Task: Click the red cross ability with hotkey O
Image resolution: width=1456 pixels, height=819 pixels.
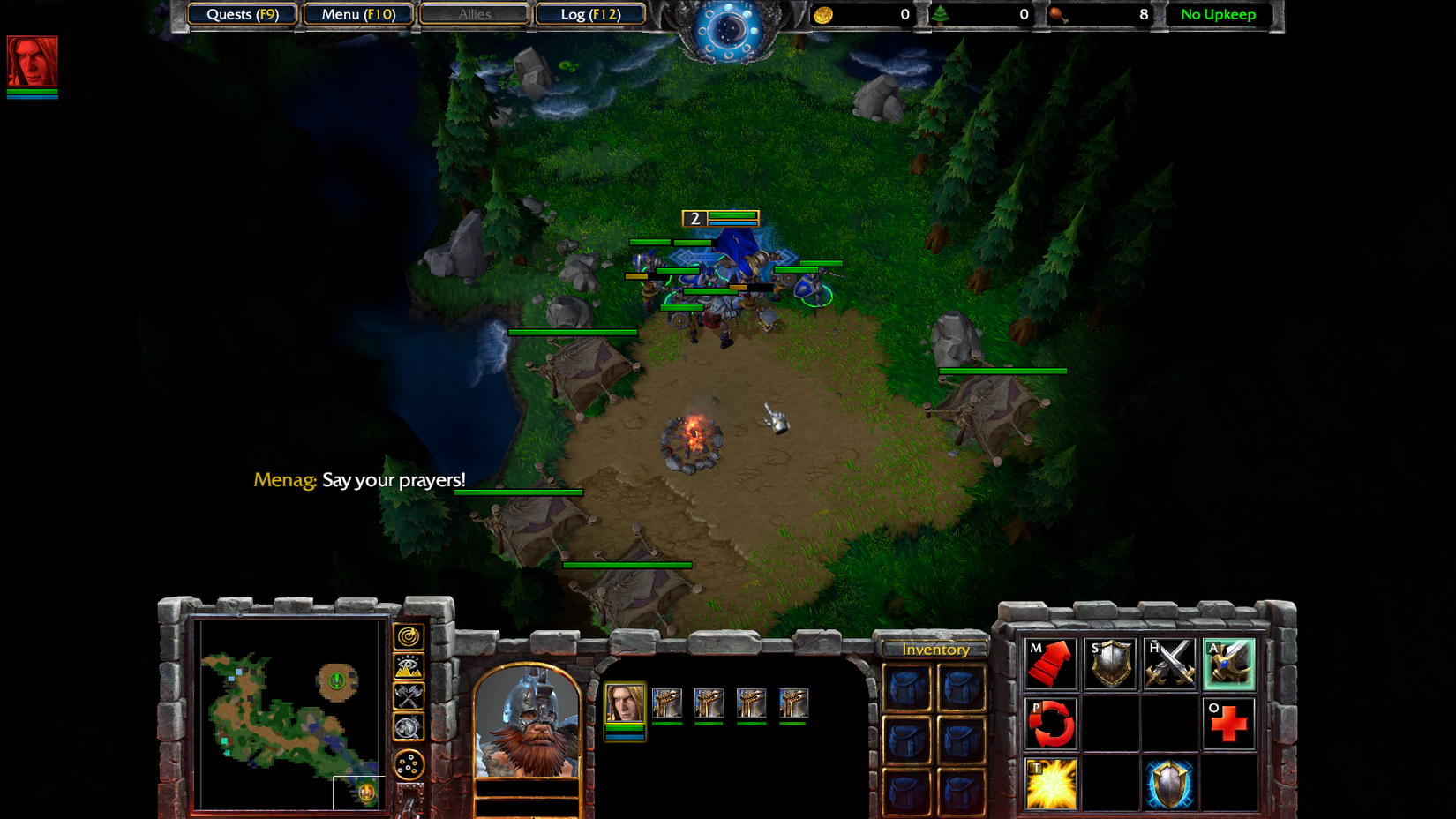Action: pos(1229,722)
